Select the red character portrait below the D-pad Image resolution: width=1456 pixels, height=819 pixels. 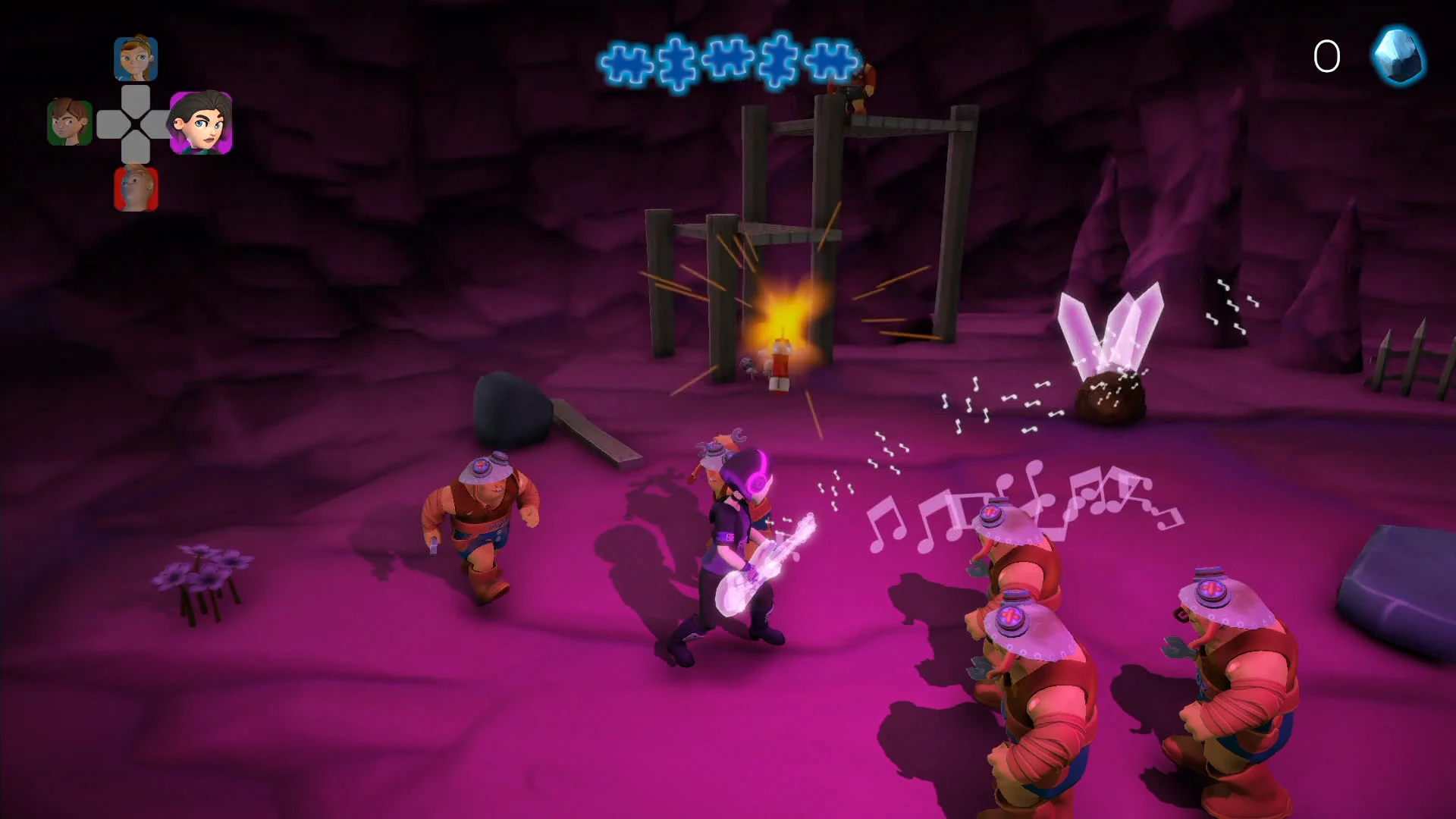click(136, 188)
